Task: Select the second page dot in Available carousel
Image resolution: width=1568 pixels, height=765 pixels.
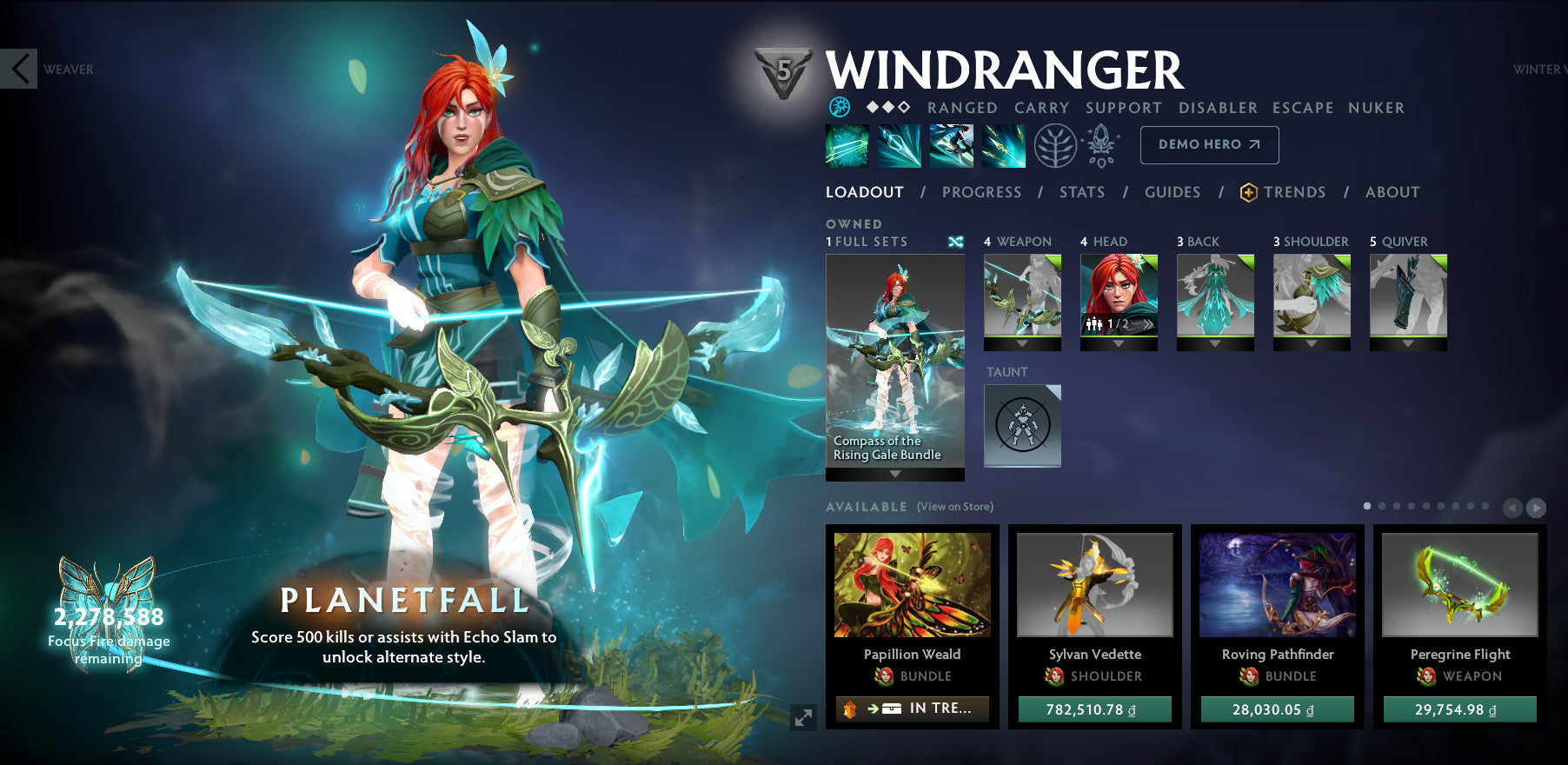Action: 1382,506
